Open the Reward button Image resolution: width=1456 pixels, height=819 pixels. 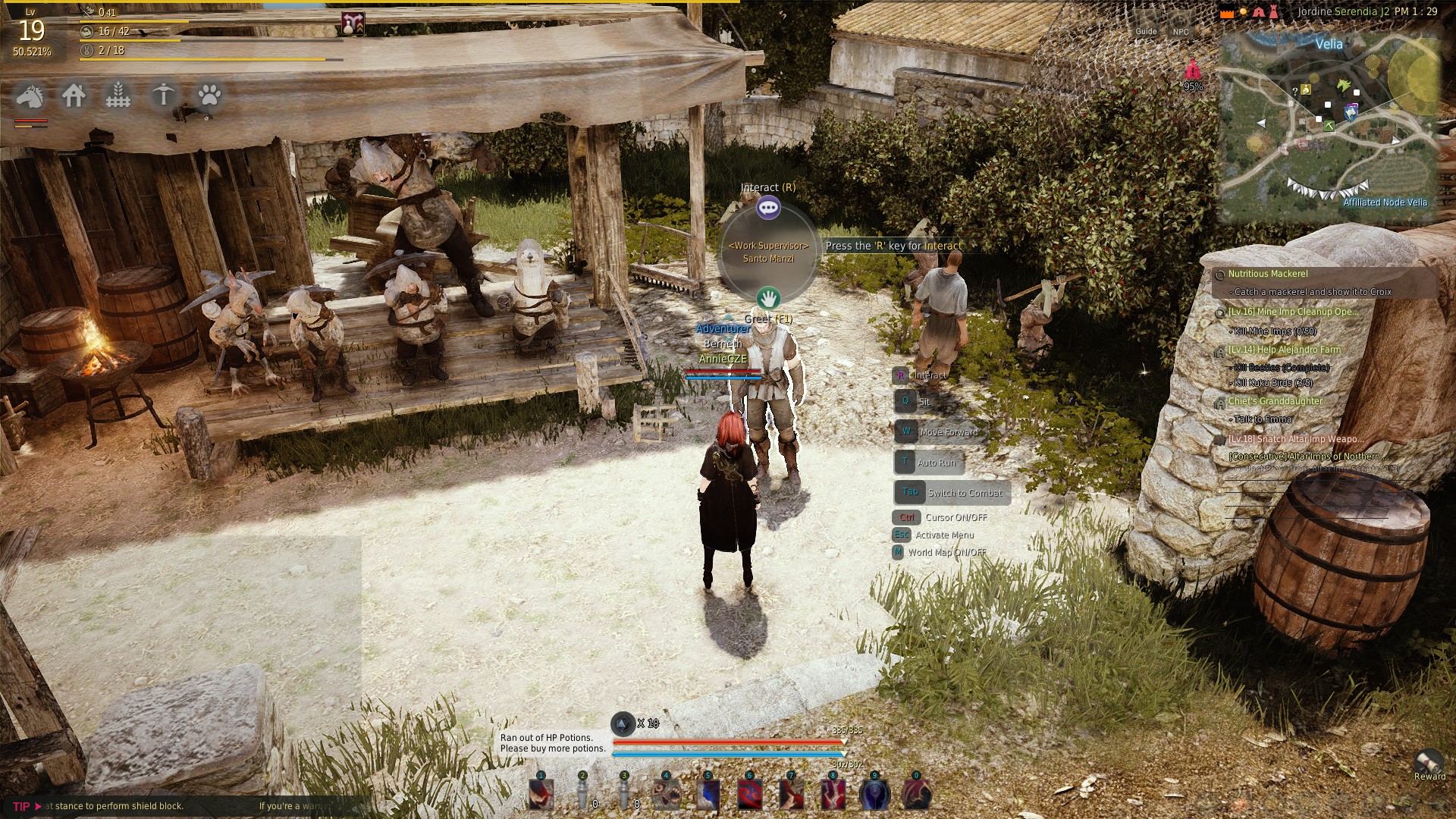pos(1429,764)
